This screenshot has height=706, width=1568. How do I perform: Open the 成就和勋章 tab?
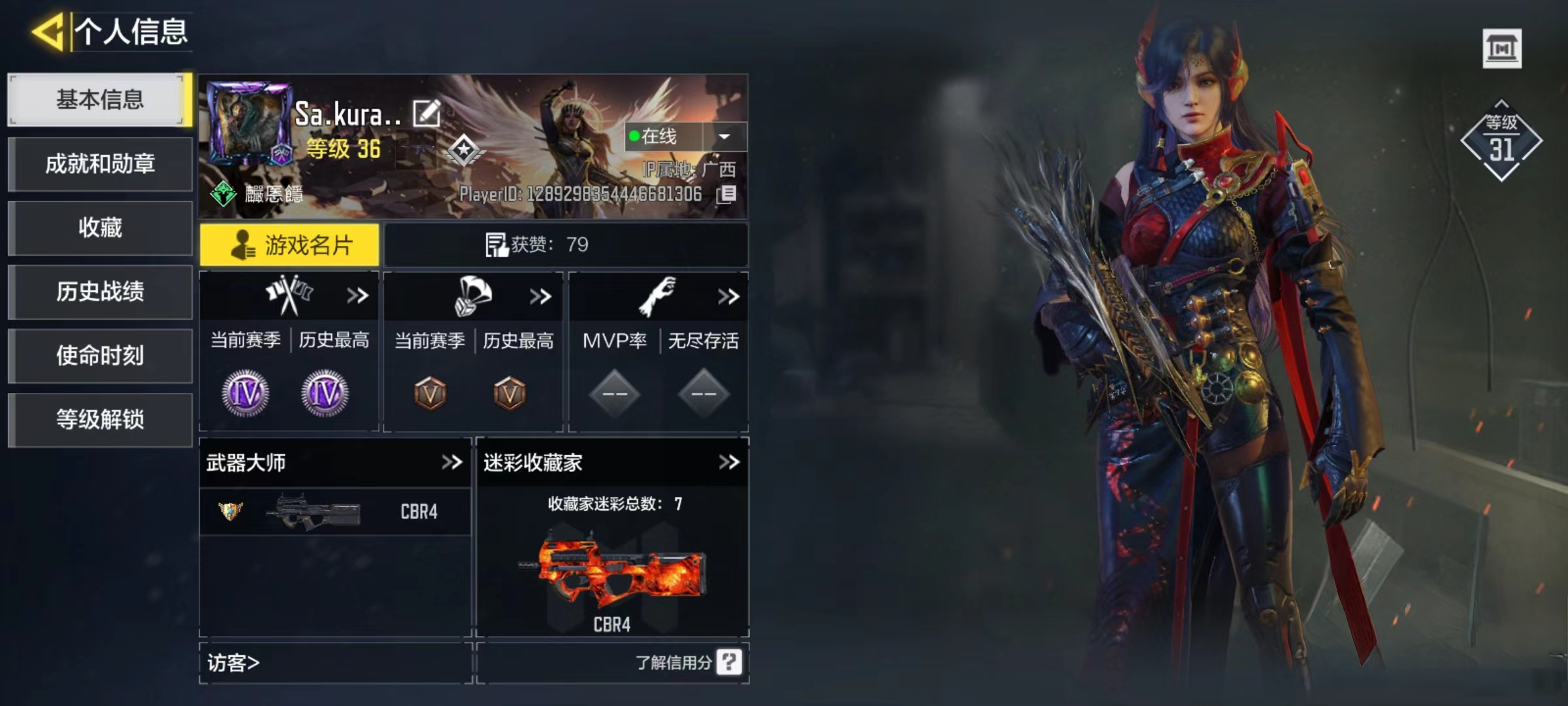click(100, 163)
